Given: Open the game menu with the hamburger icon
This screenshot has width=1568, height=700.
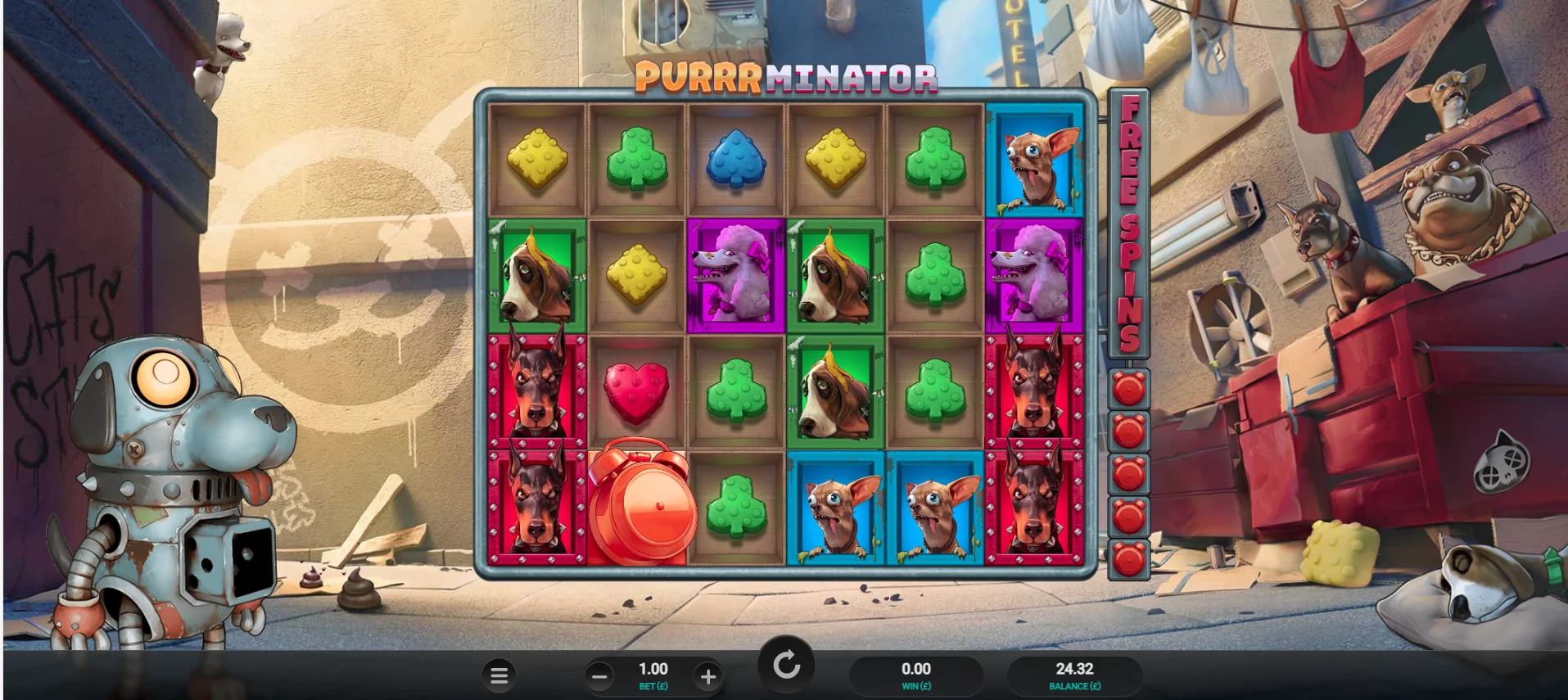Looking at the screenshot, I should click(499, 675).
